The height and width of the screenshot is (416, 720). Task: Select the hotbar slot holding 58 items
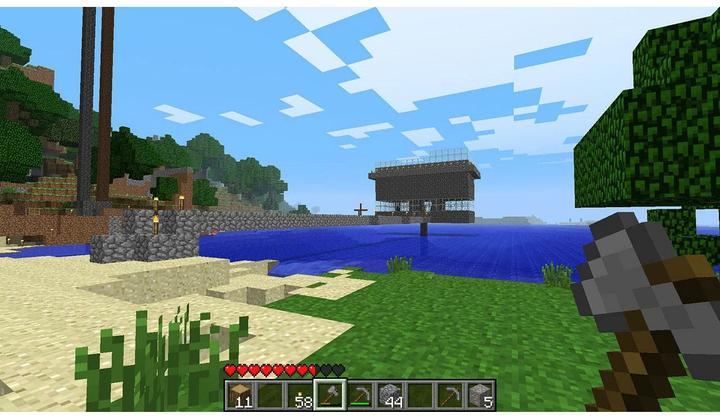pyautogui.click(x=299, y=394)
